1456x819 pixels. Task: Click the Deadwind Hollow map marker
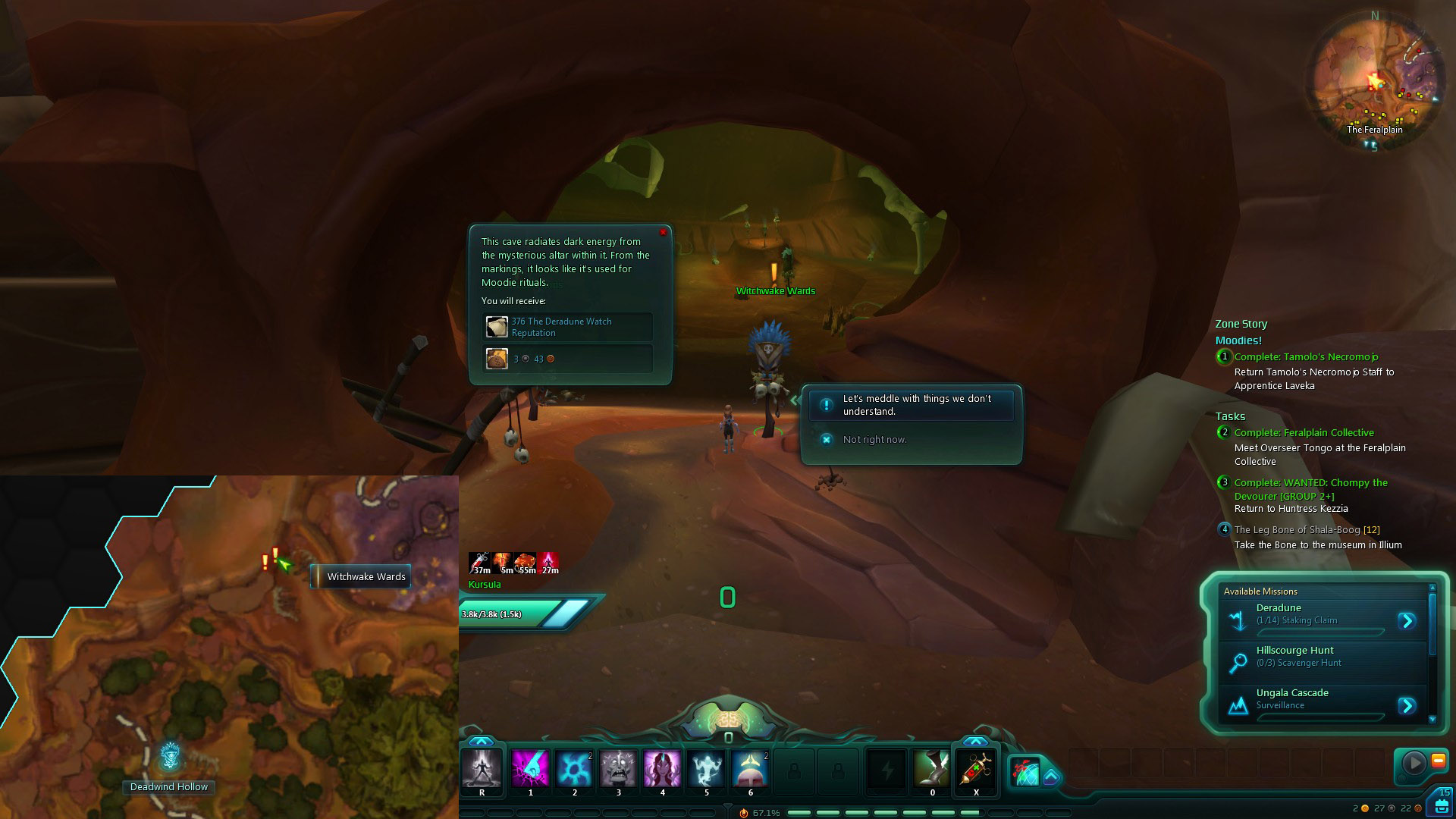coord(170,756)
